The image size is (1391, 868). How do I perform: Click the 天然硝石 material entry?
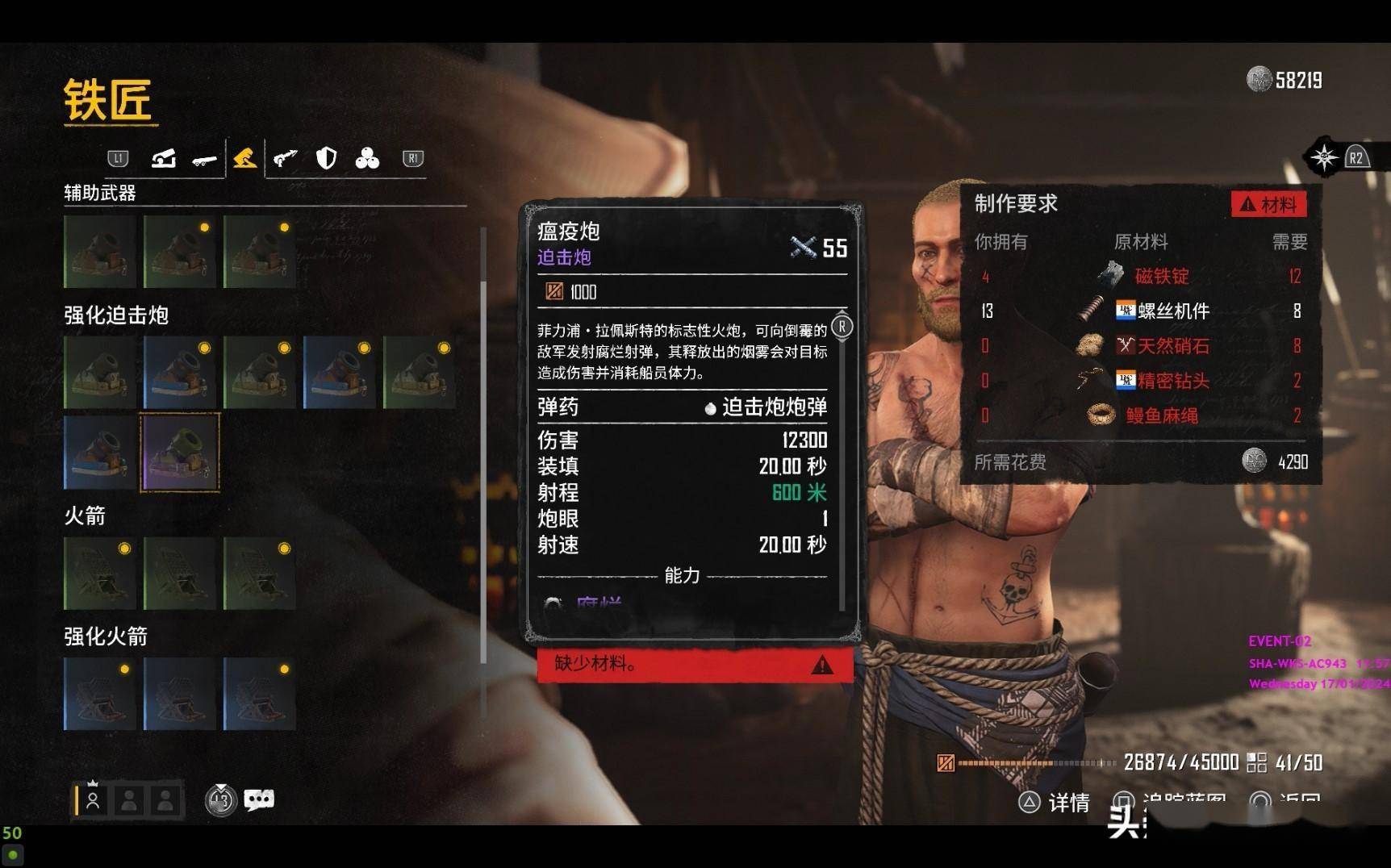(x=1172, y=346)
